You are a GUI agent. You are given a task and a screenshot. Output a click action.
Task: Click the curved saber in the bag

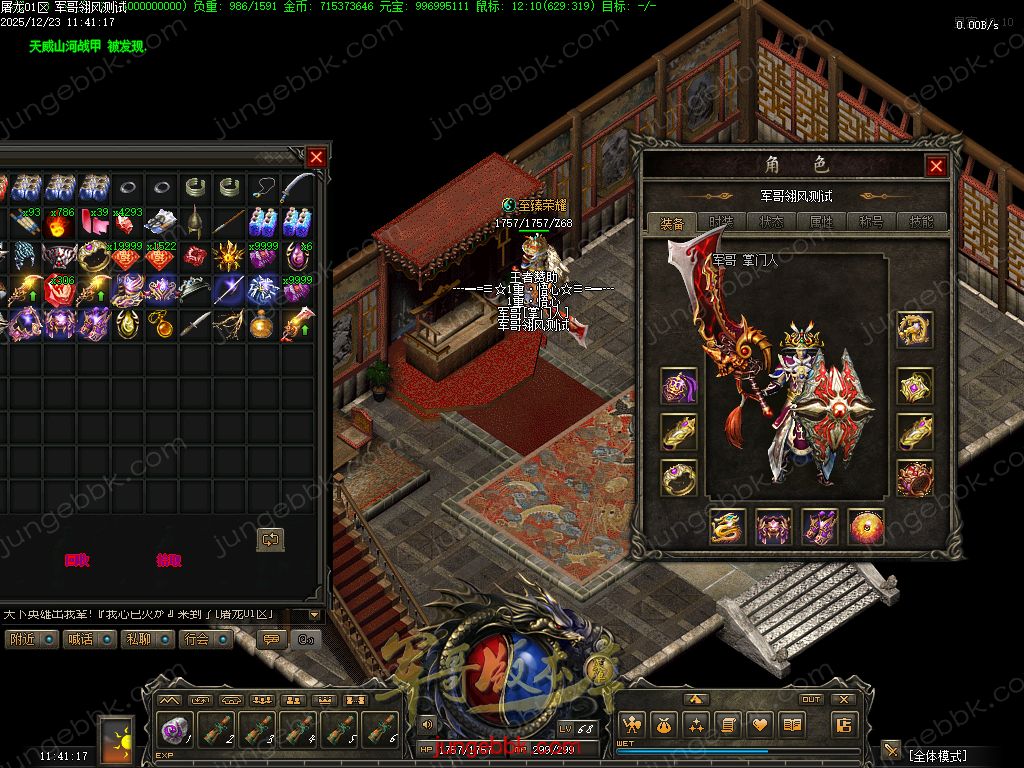pos(297,187)
